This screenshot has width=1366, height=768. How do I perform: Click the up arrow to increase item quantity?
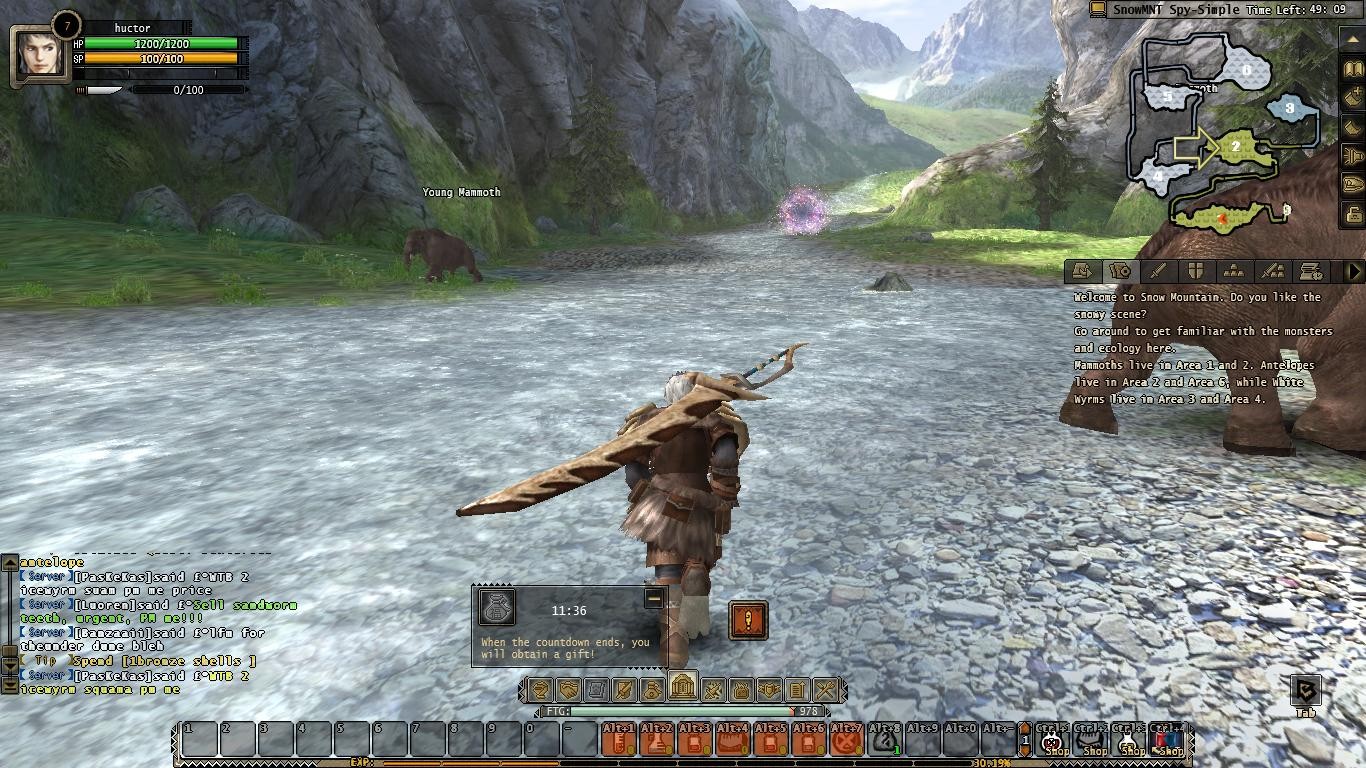1025,727
